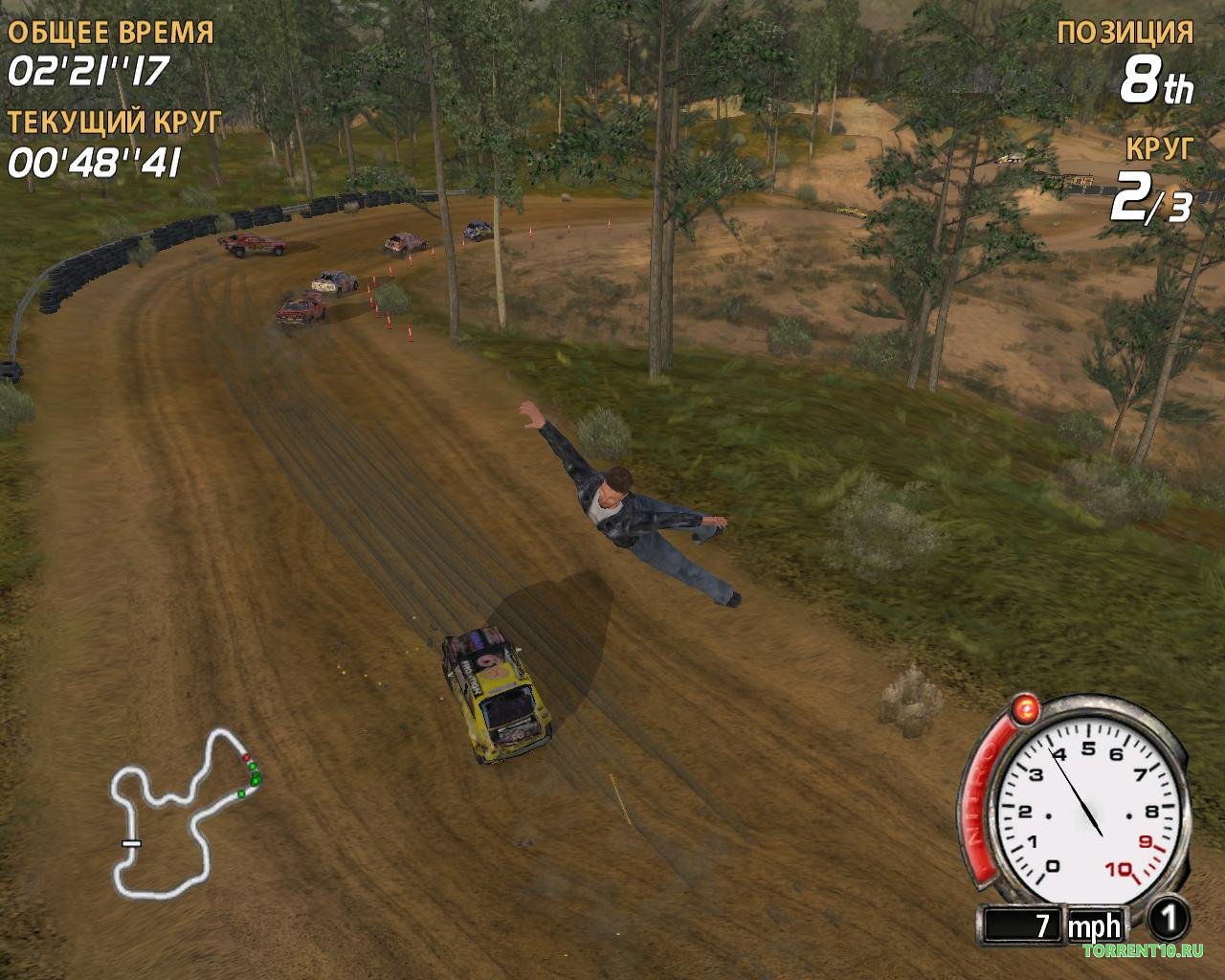Click the number 10 on the tachometer dial
Viewport: 1225px width, 980px height.
1117,867
